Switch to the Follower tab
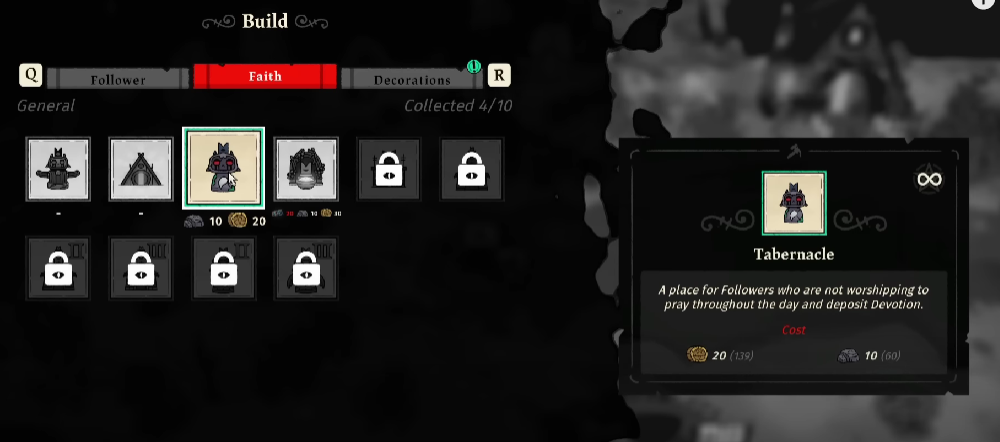Viewport: 1000px width, 442px height. (x=118, y=78)
